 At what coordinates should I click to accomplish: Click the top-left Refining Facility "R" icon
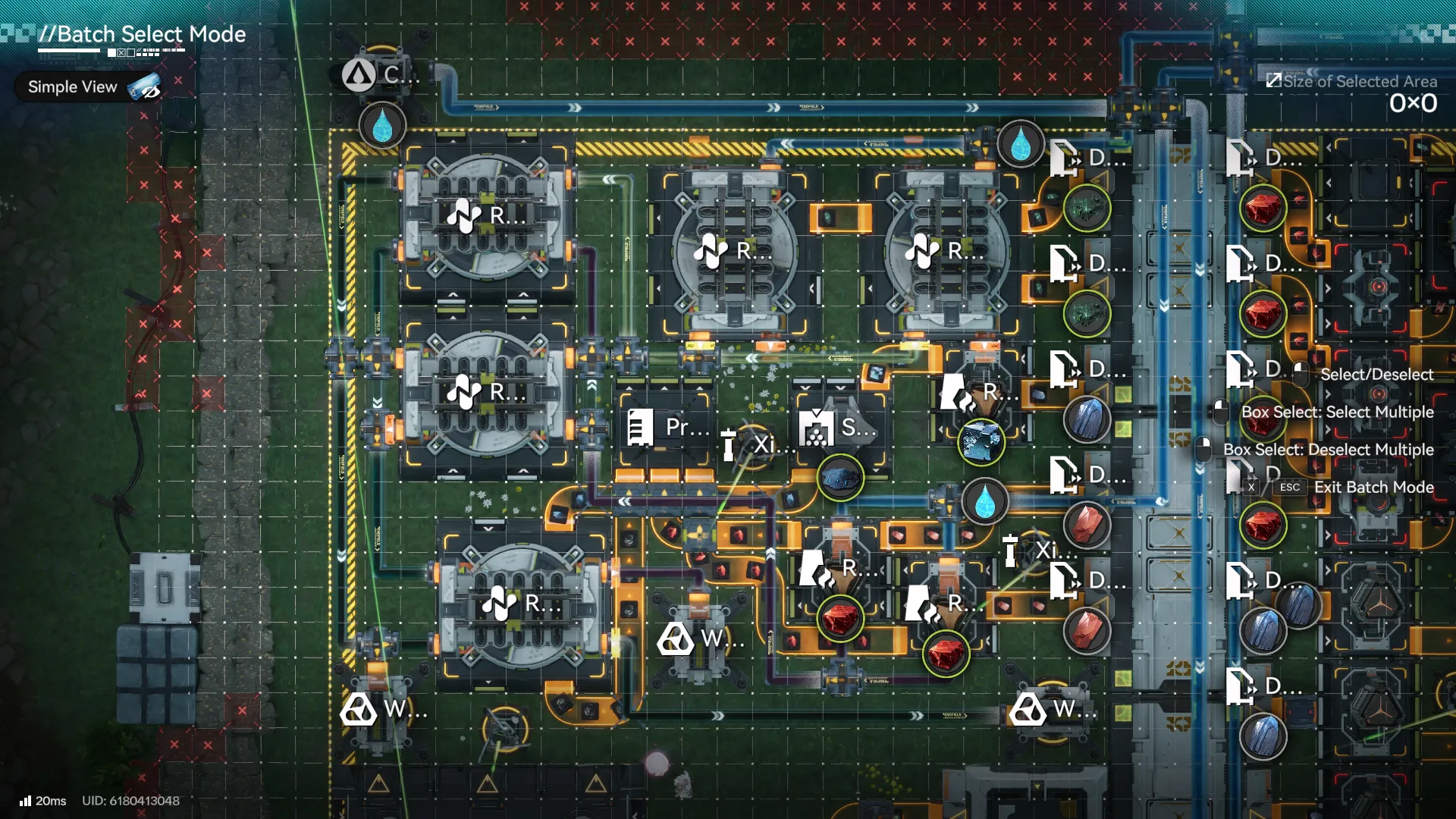click(466, 216)
